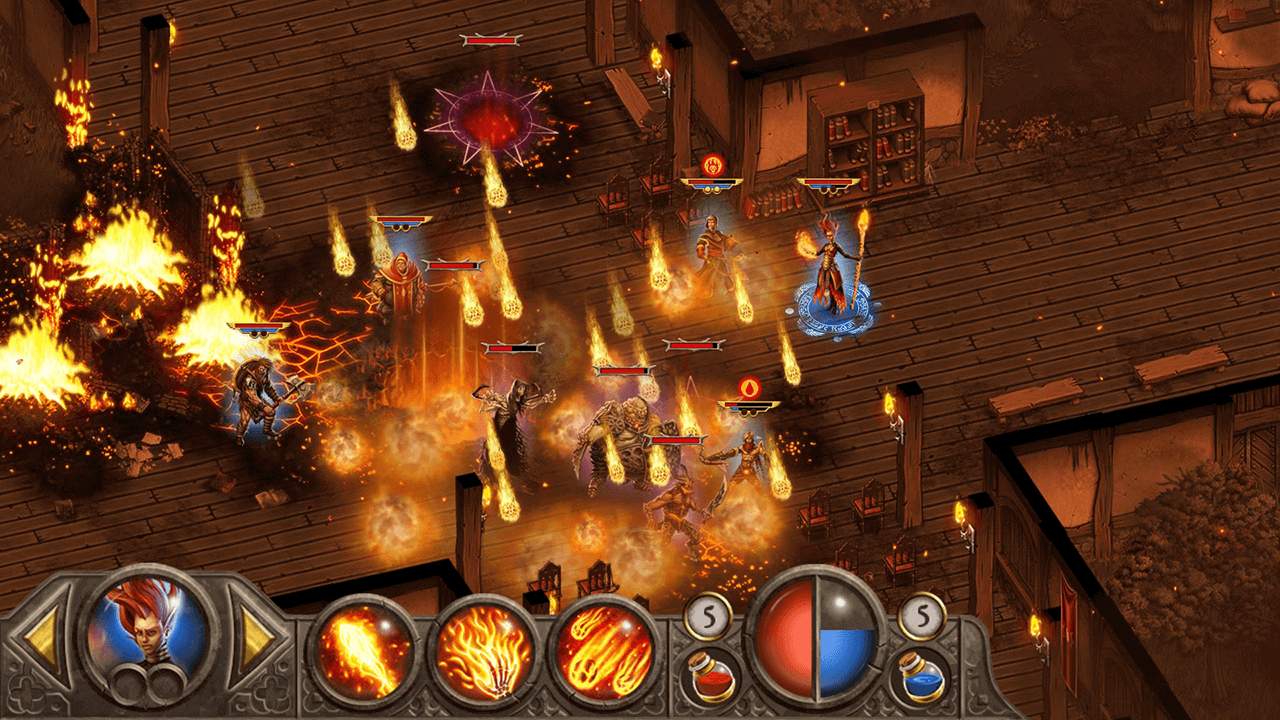Unleash the meteor shower ability
The image size is (1280, 720).
pos(604,651)
